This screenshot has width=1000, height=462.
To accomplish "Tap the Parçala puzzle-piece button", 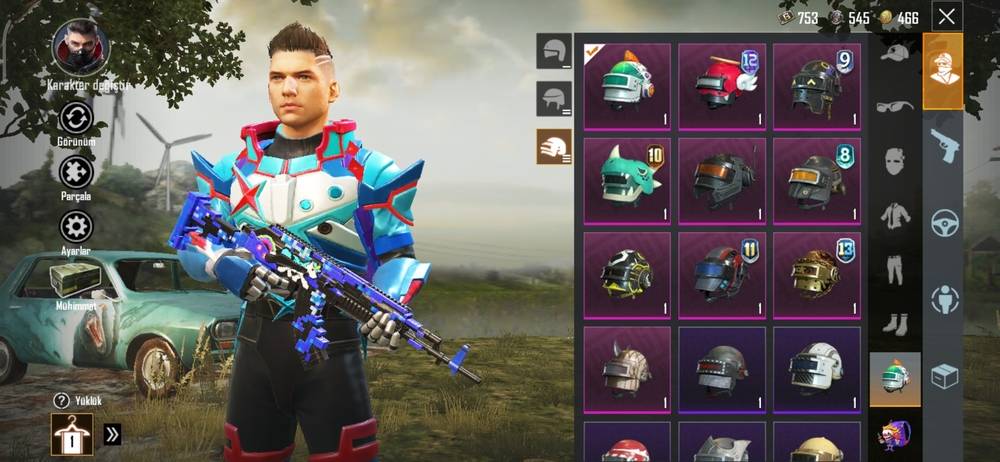I will [77, 172].
